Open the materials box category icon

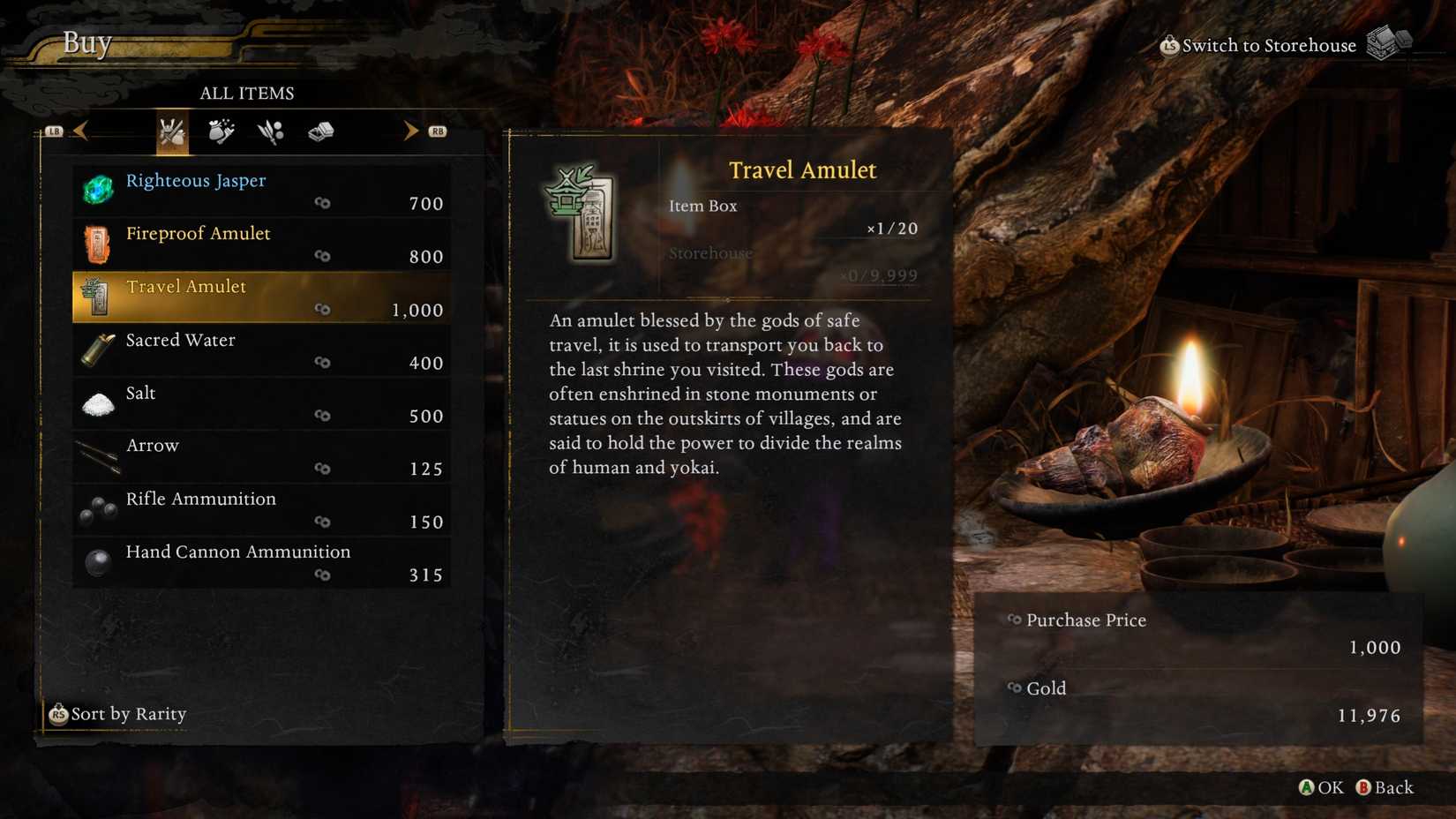tap(319, 131)
